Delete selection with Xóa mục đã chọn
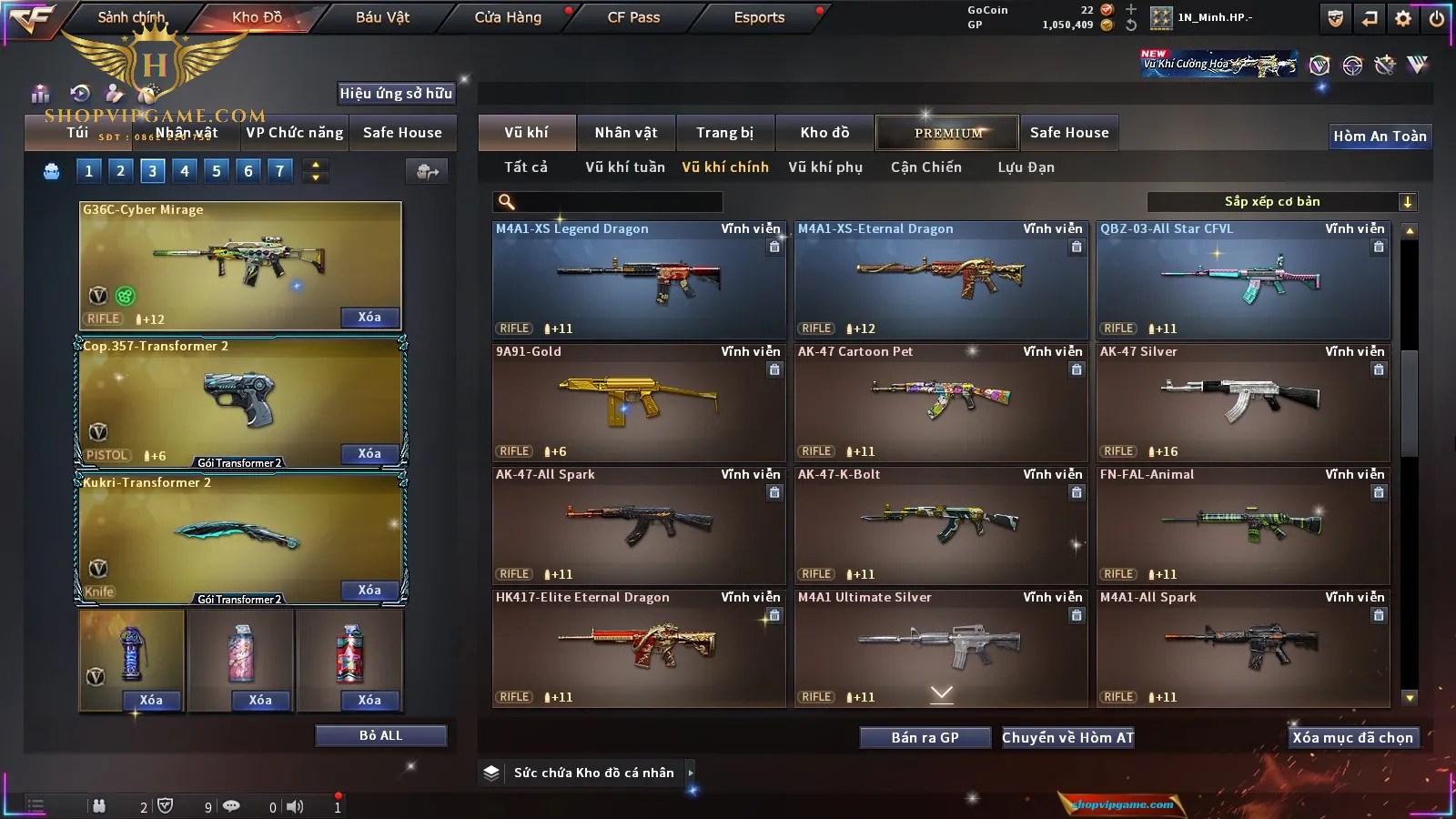 point(1352,738)
